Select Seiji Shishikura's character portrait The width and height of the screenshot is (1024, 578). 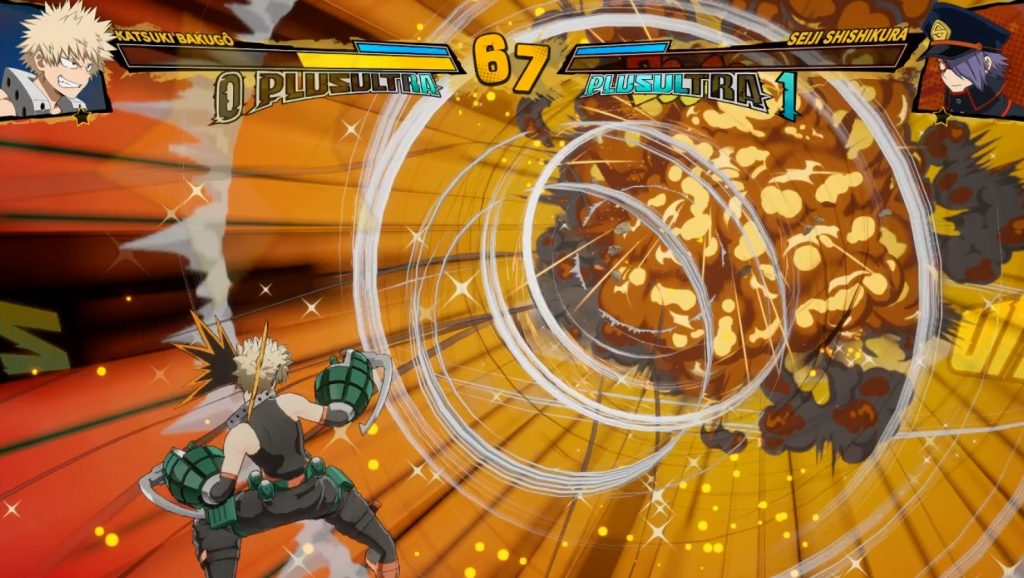(968, 58)
